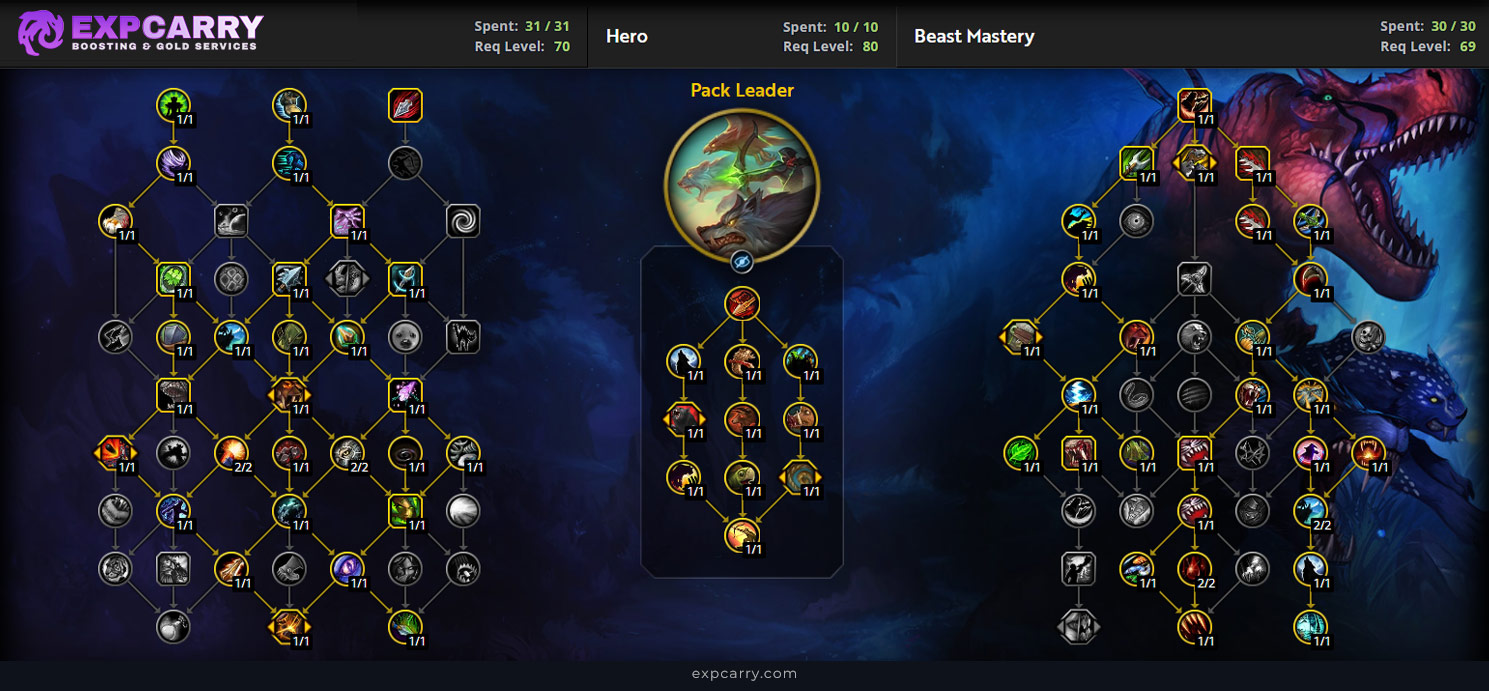Click the top red arrow Hero talent
Image resolution: width=1489 pixels, height=691 pixels.
click(x=742, y=304)
